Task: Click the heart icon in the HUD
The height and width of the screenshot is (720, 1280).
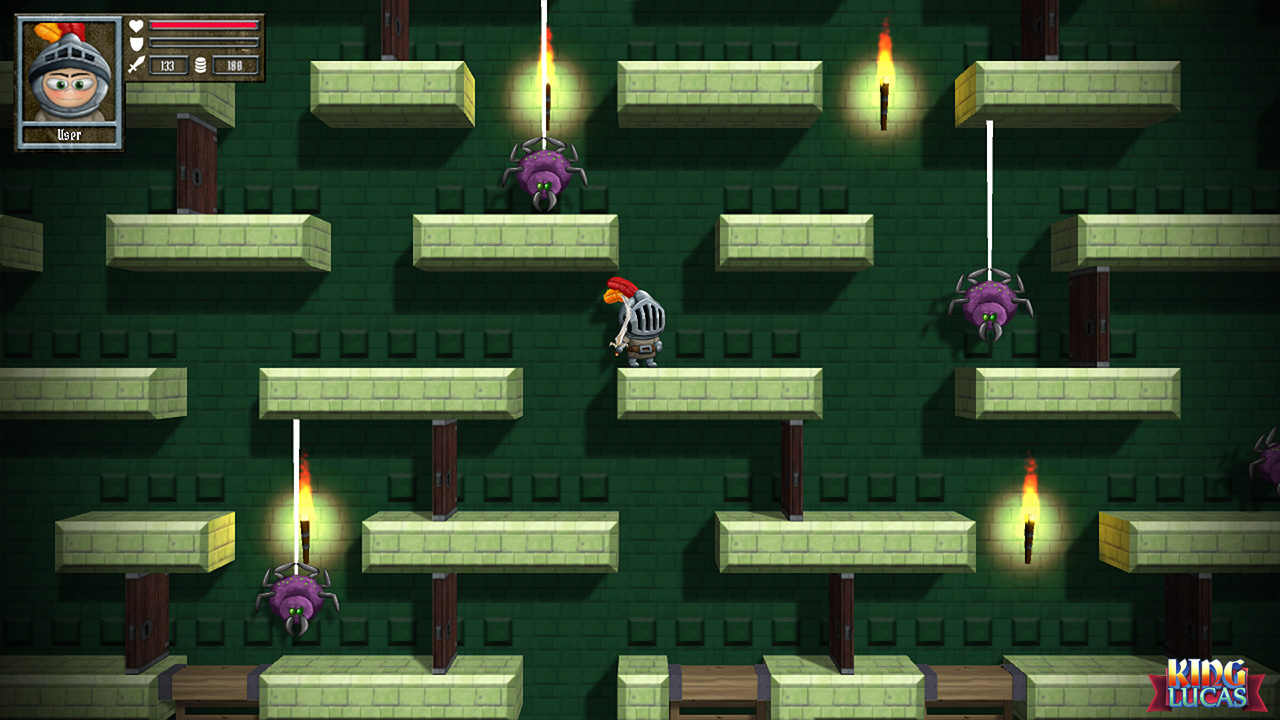Action: 138,28
